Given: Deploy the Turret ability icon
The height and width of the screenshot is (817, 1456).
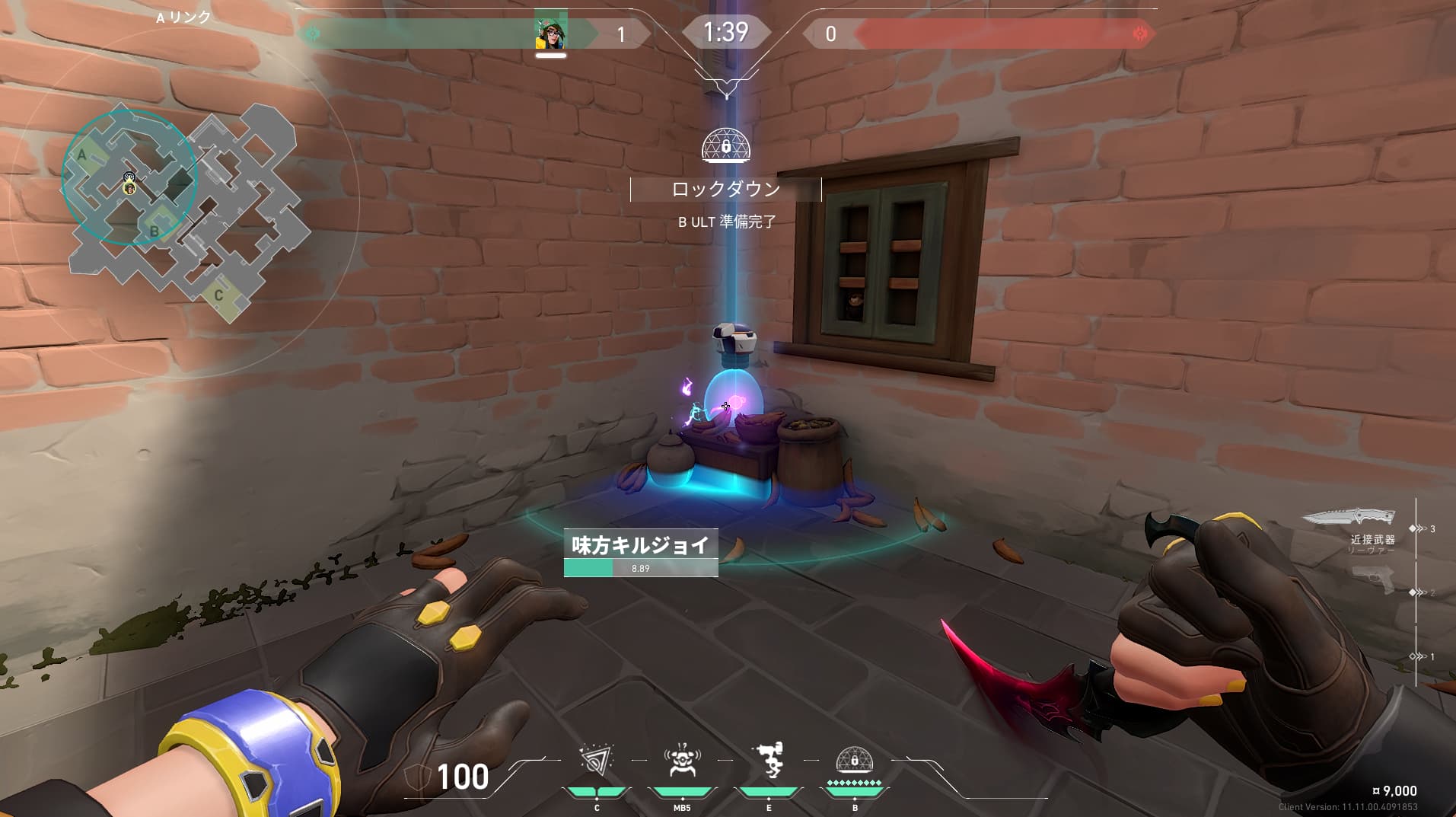Looking at the screenshot, I should click(x=768, y=761).
